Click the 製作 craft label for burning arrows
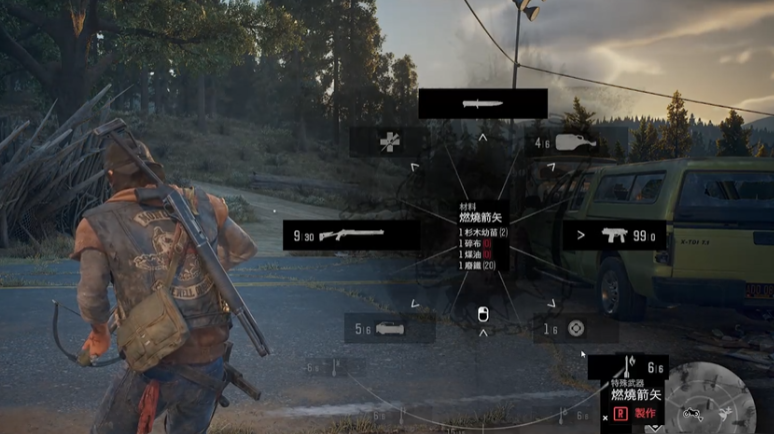774x434 pixels. click(644, 413)
